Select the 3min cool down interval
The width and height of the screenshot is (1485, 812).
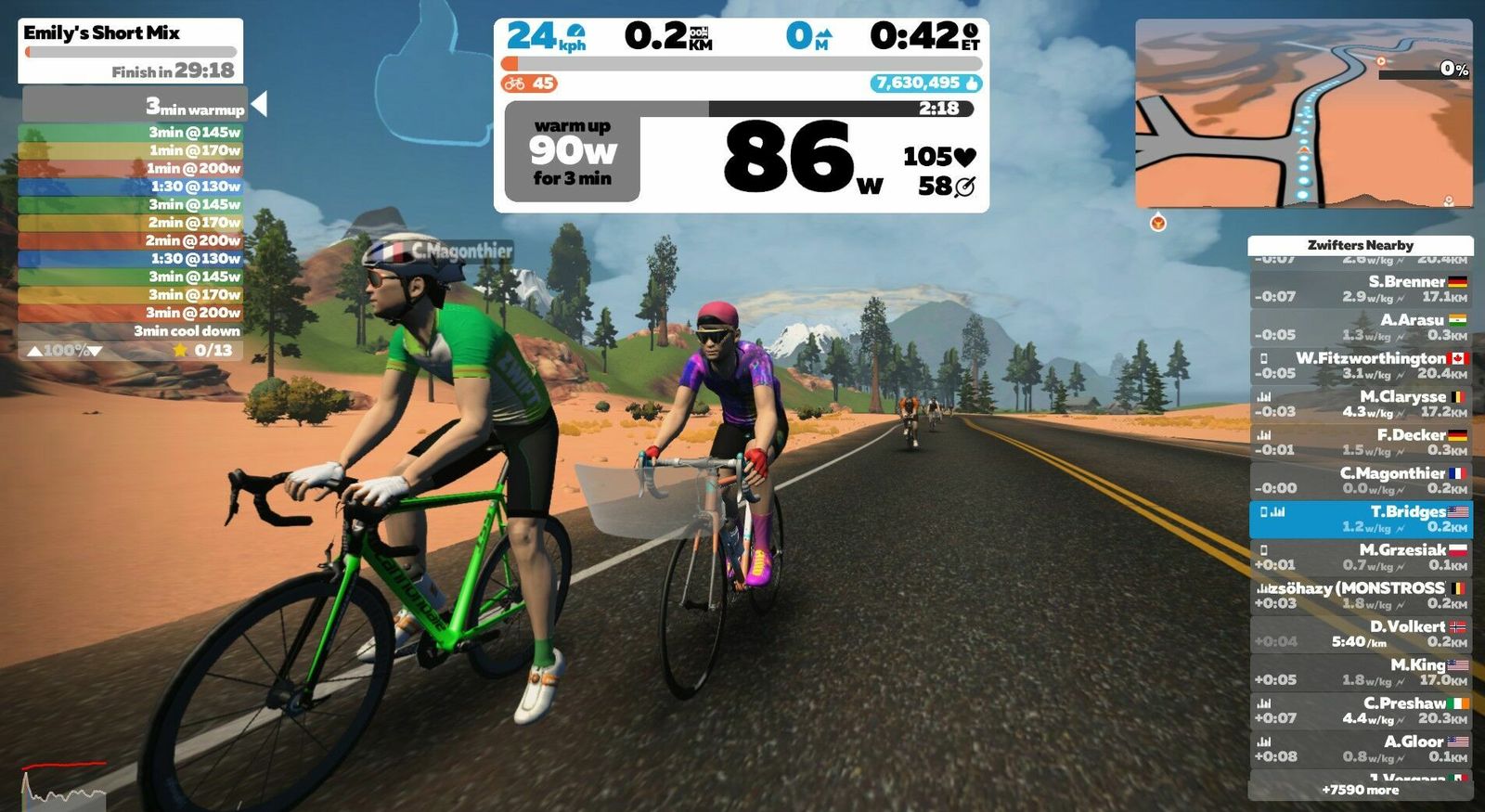[x=132, y=331]
